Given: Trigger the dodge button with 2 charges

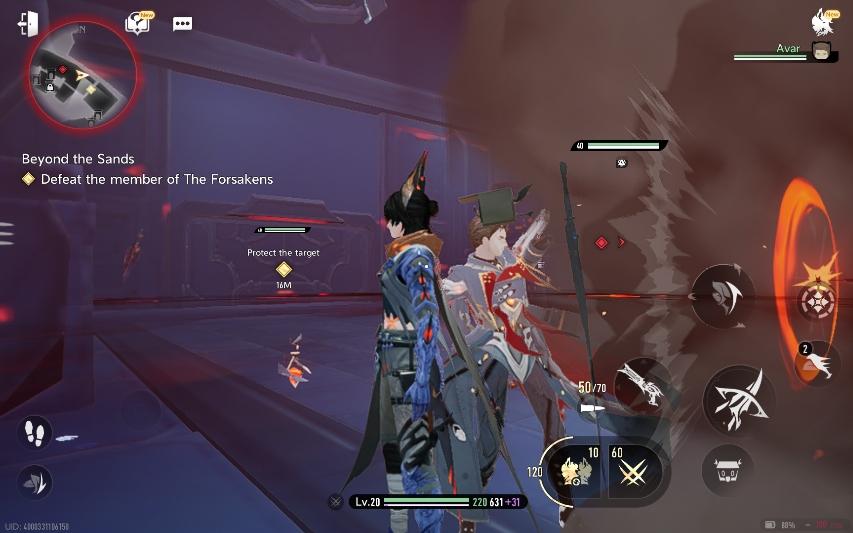Looking at the screenshot, I should click(x=818, y=363).
